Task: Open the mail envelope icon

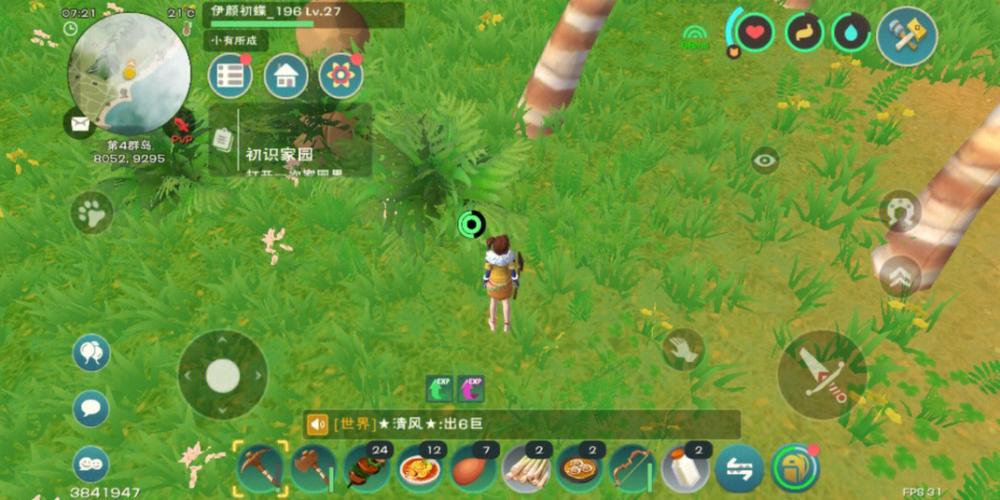Action: (78, 124)
